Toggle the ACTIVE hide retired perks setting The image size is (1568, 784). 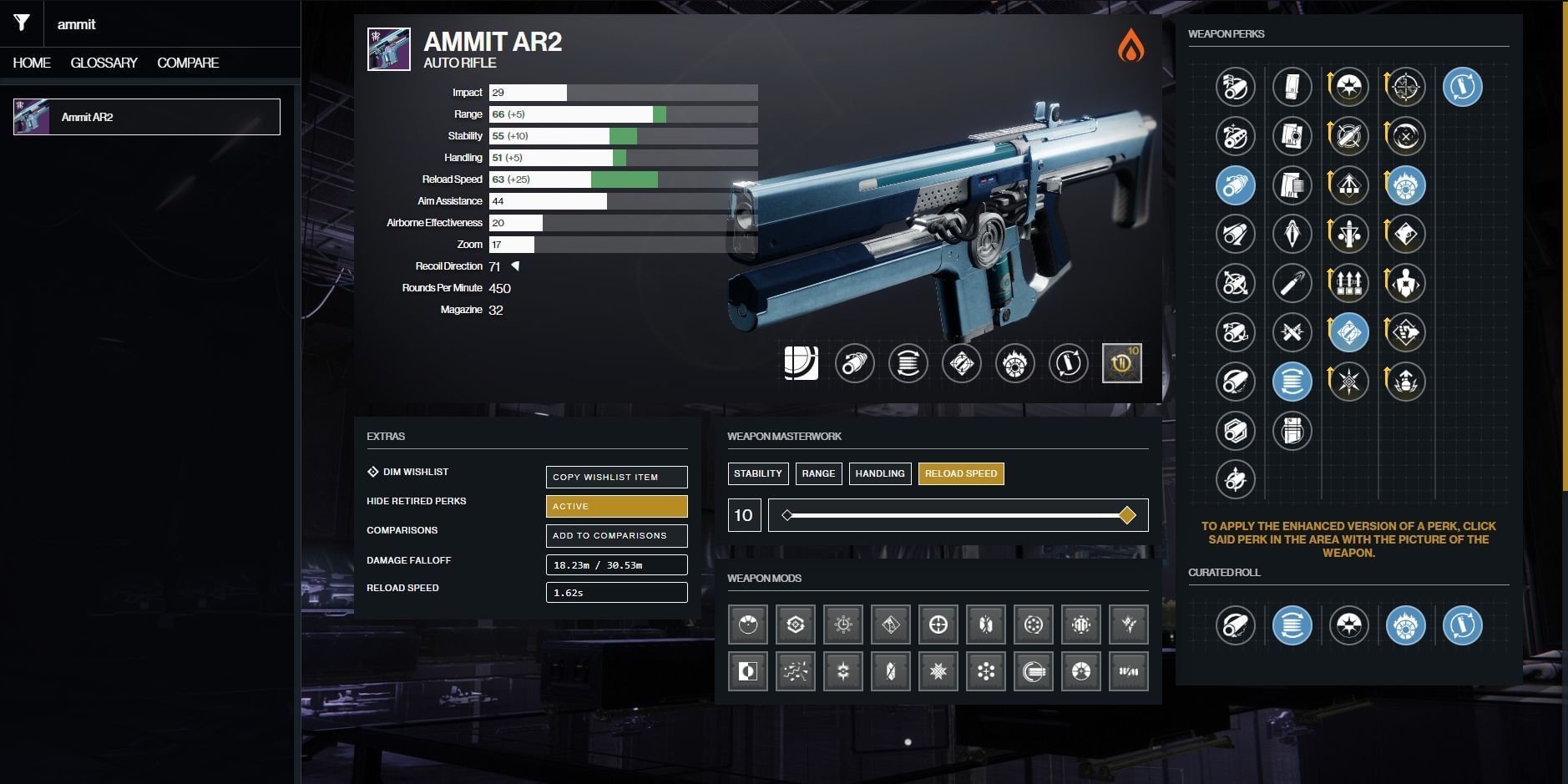tap(616, 506)
